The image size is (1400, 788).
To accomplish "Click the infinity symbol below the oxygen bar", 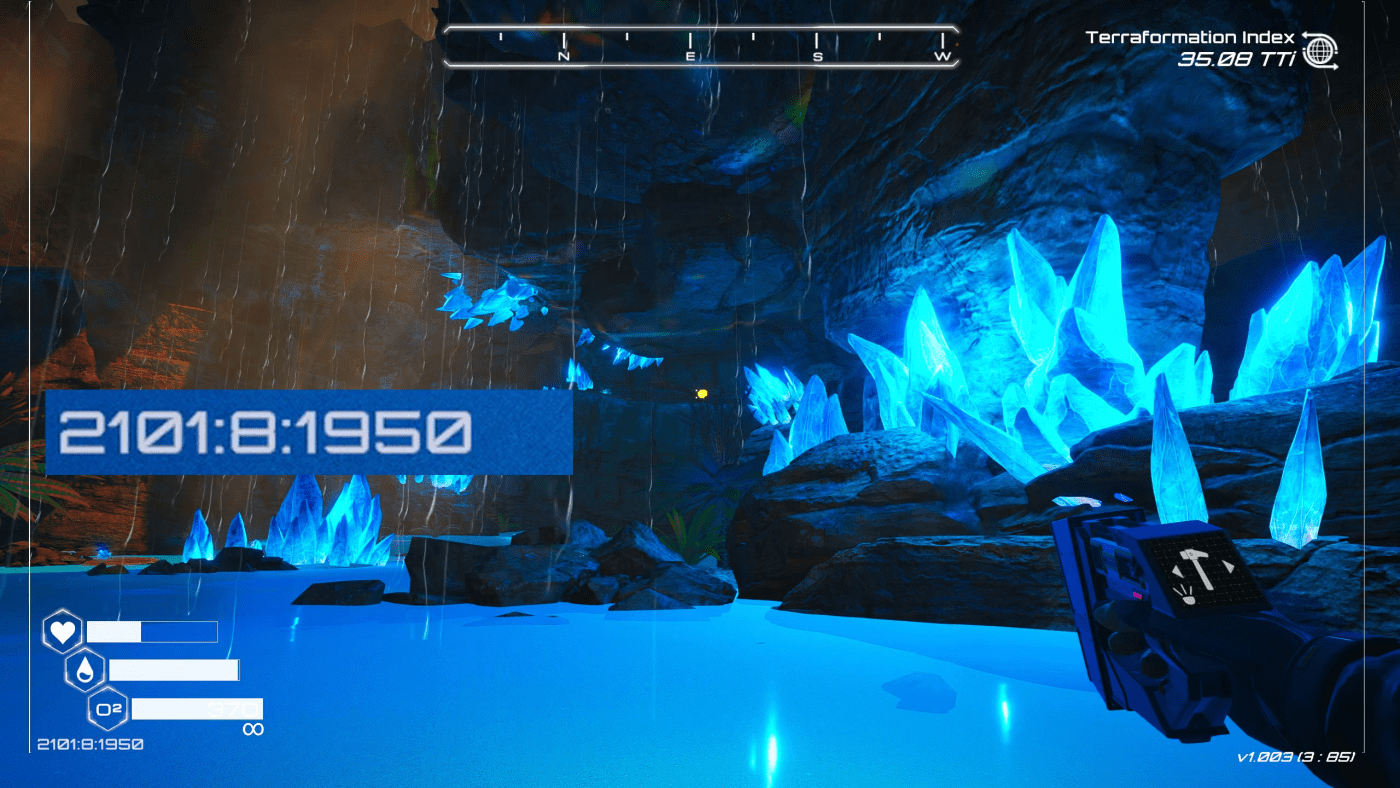I will click(254, 729).
